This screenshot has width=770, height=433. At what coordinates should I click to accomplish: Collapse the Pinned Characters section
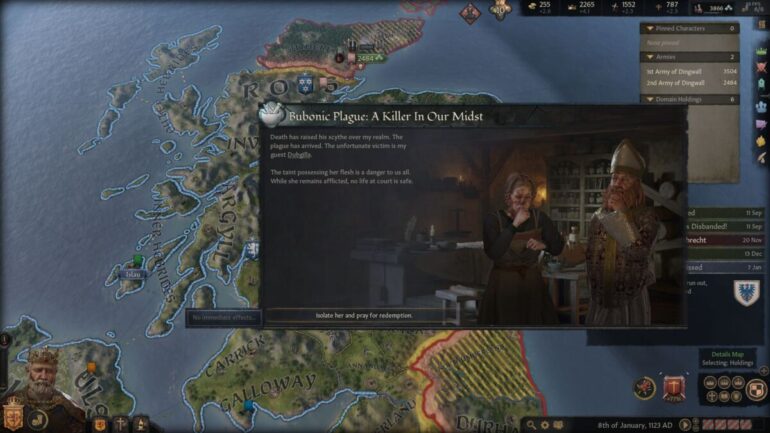click(x=651, y=29)
